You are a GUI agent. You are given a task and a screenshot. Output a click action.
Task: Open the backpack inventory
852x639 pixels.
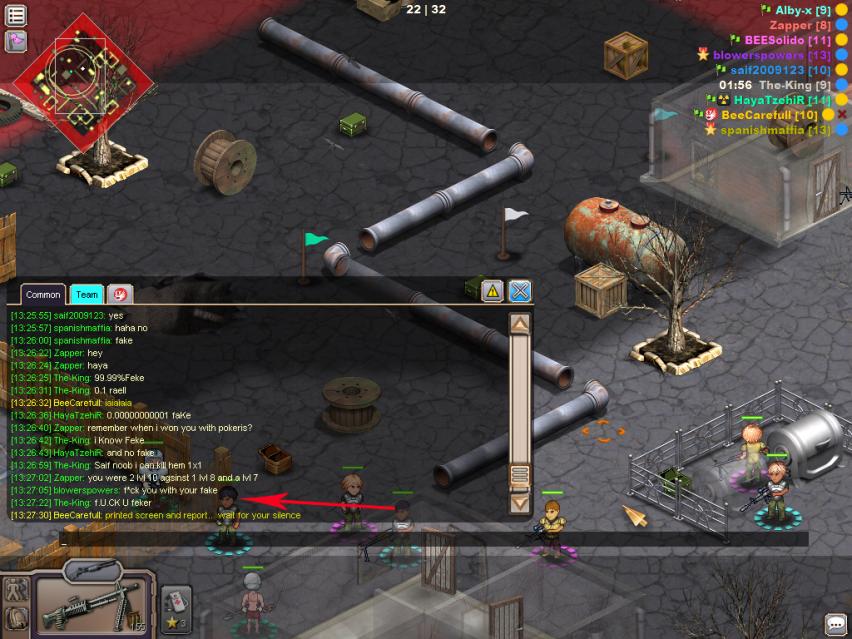coord(16,620)
